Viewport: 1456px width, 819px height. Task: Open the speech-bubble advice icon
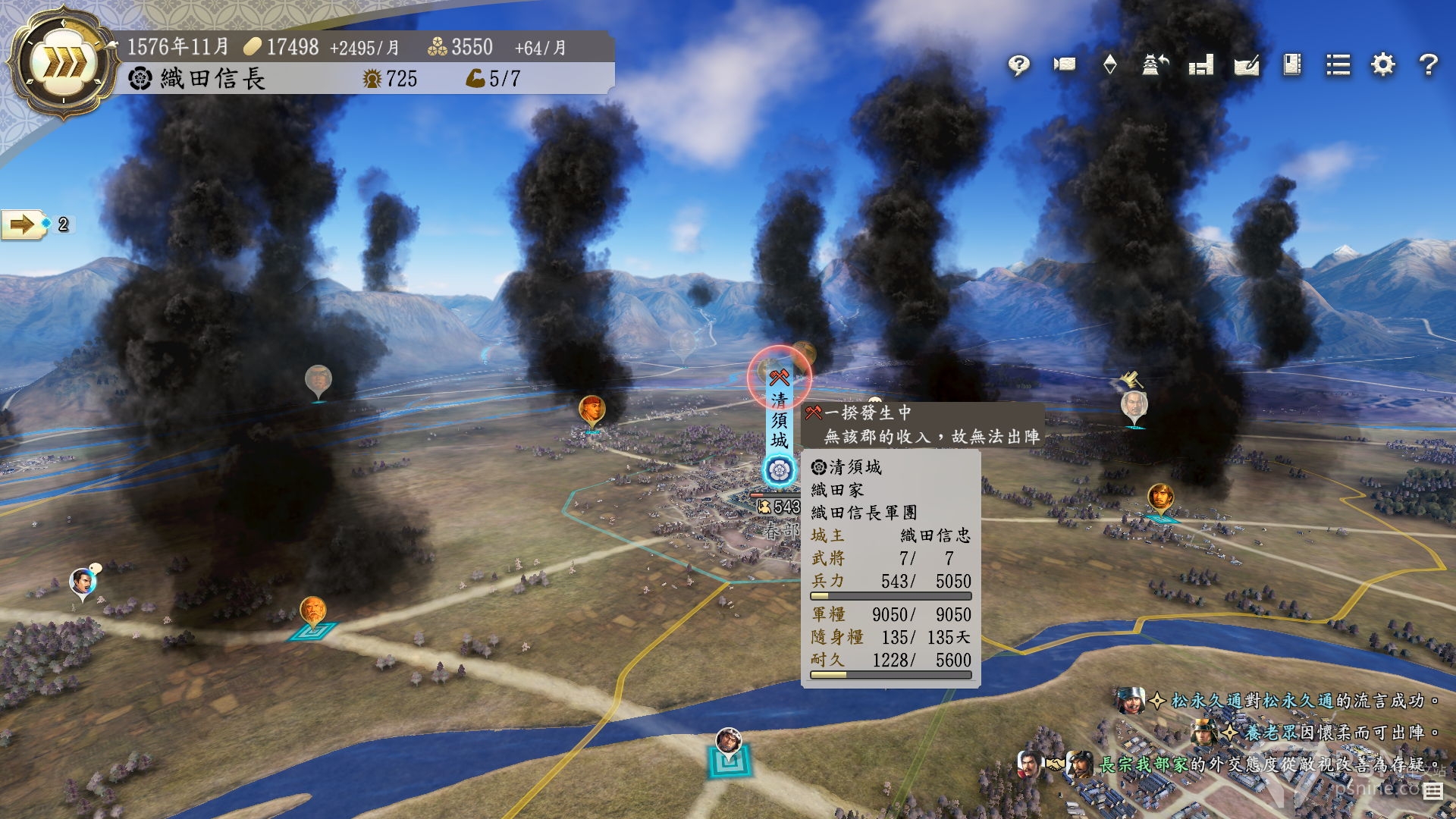point(1019,65)
